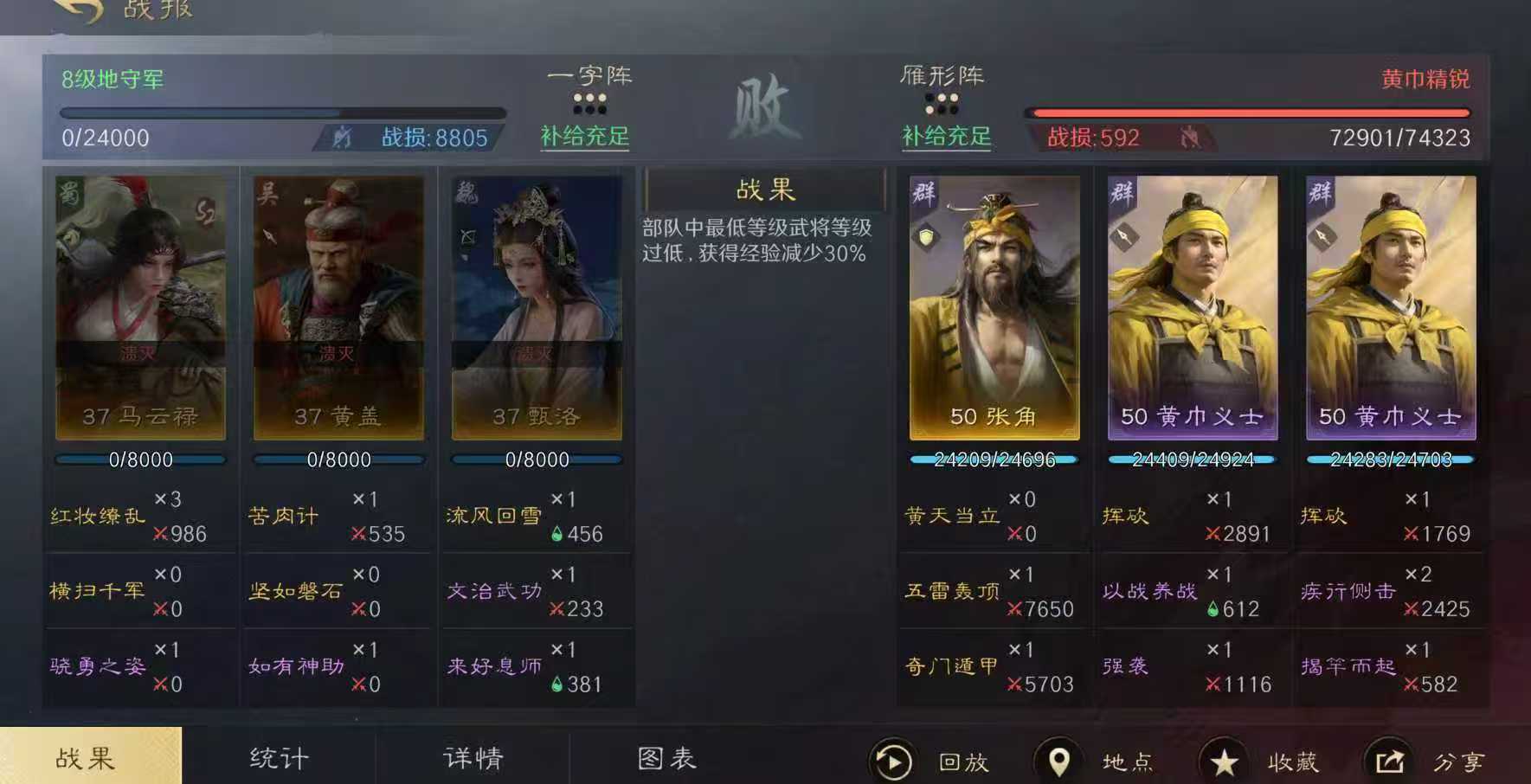Select the 图表 tab
The image size is (1531, 784).
pos(668,758)
